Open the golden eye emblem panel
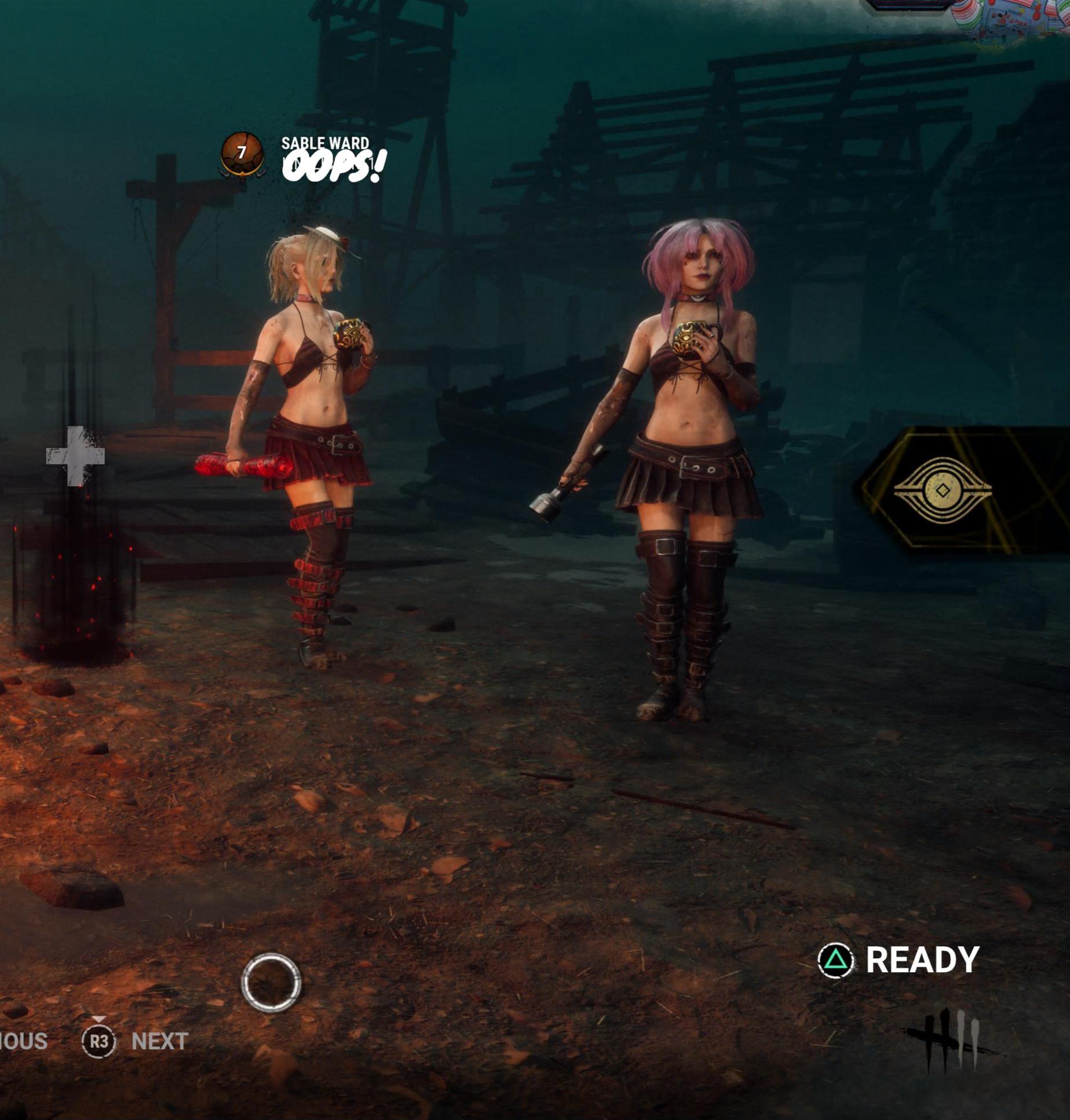 [943, 490]
